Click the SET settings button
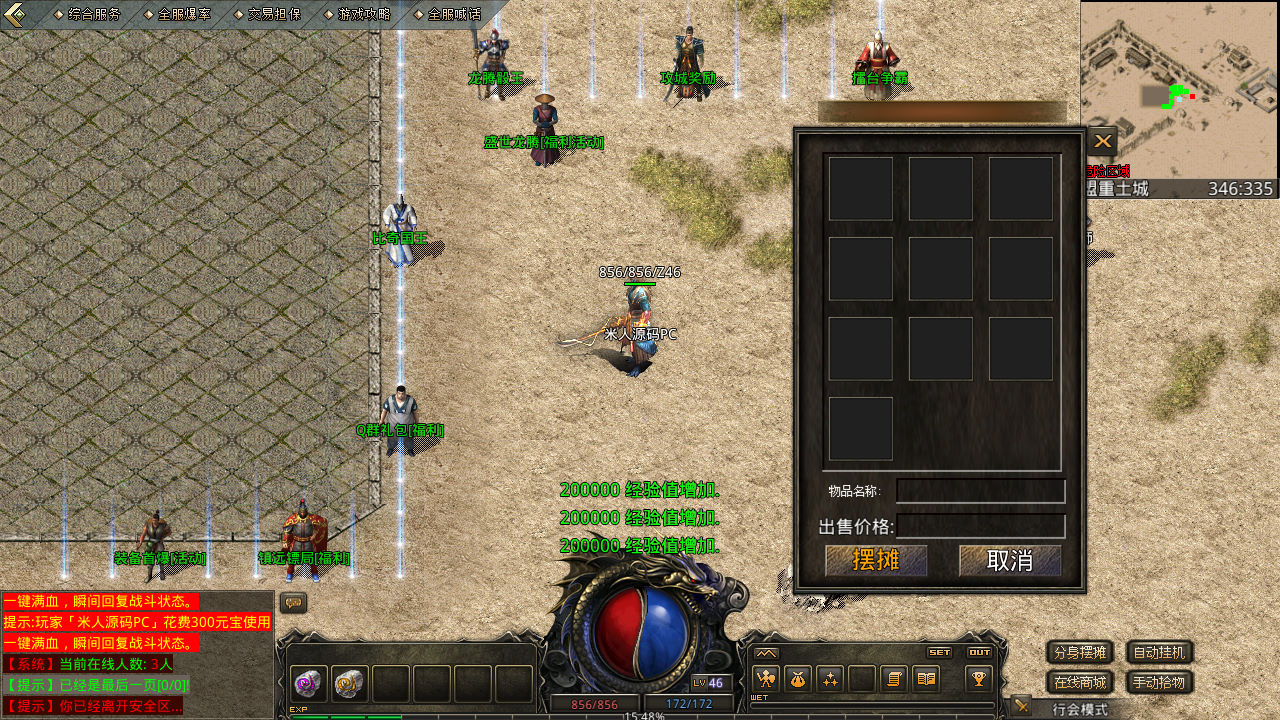The width and height of the screenshot is (1280, 720). [x=939, y=652]
